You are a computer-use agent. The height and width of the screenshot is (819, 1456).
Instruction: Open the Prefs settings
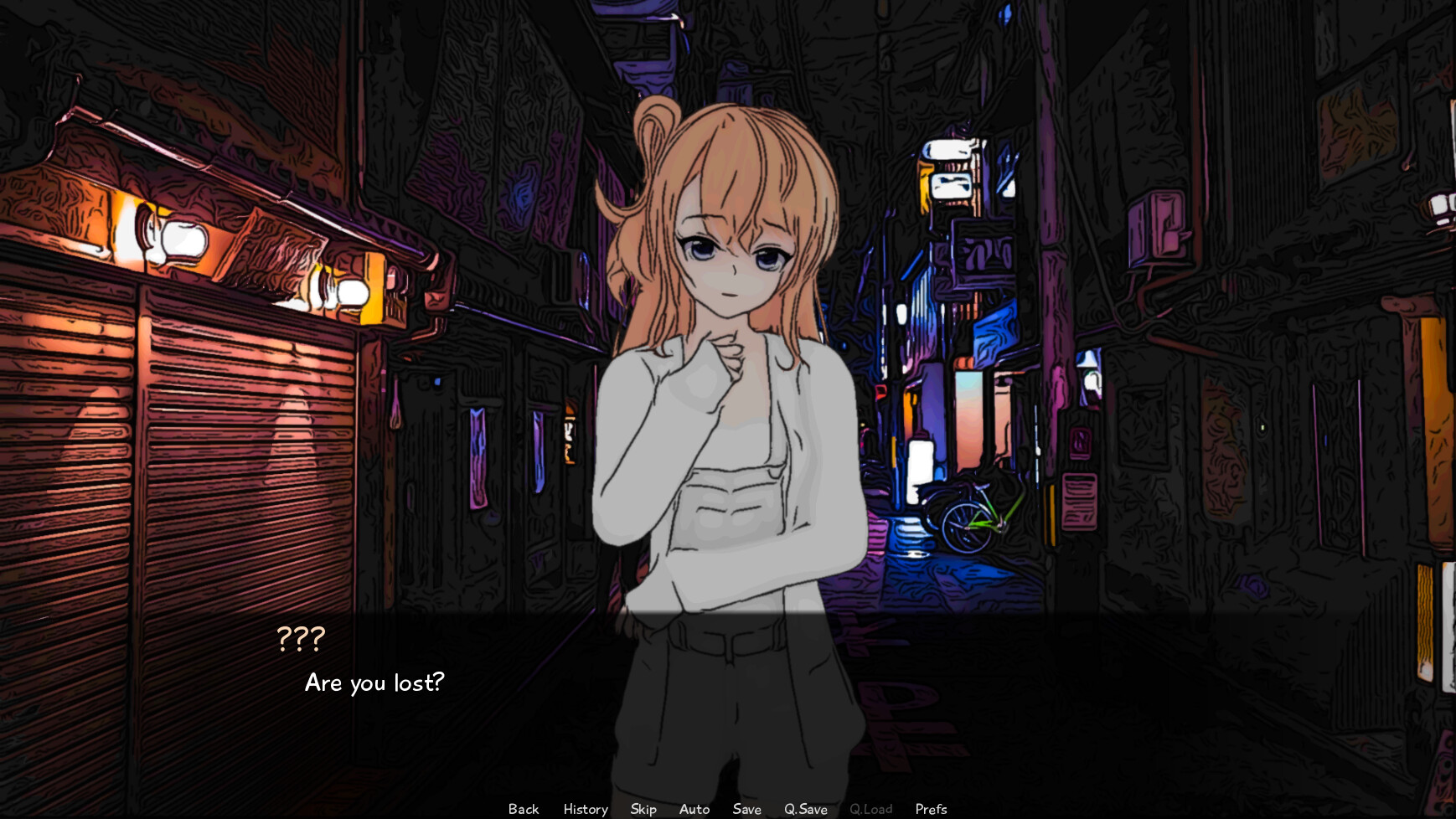931,809
